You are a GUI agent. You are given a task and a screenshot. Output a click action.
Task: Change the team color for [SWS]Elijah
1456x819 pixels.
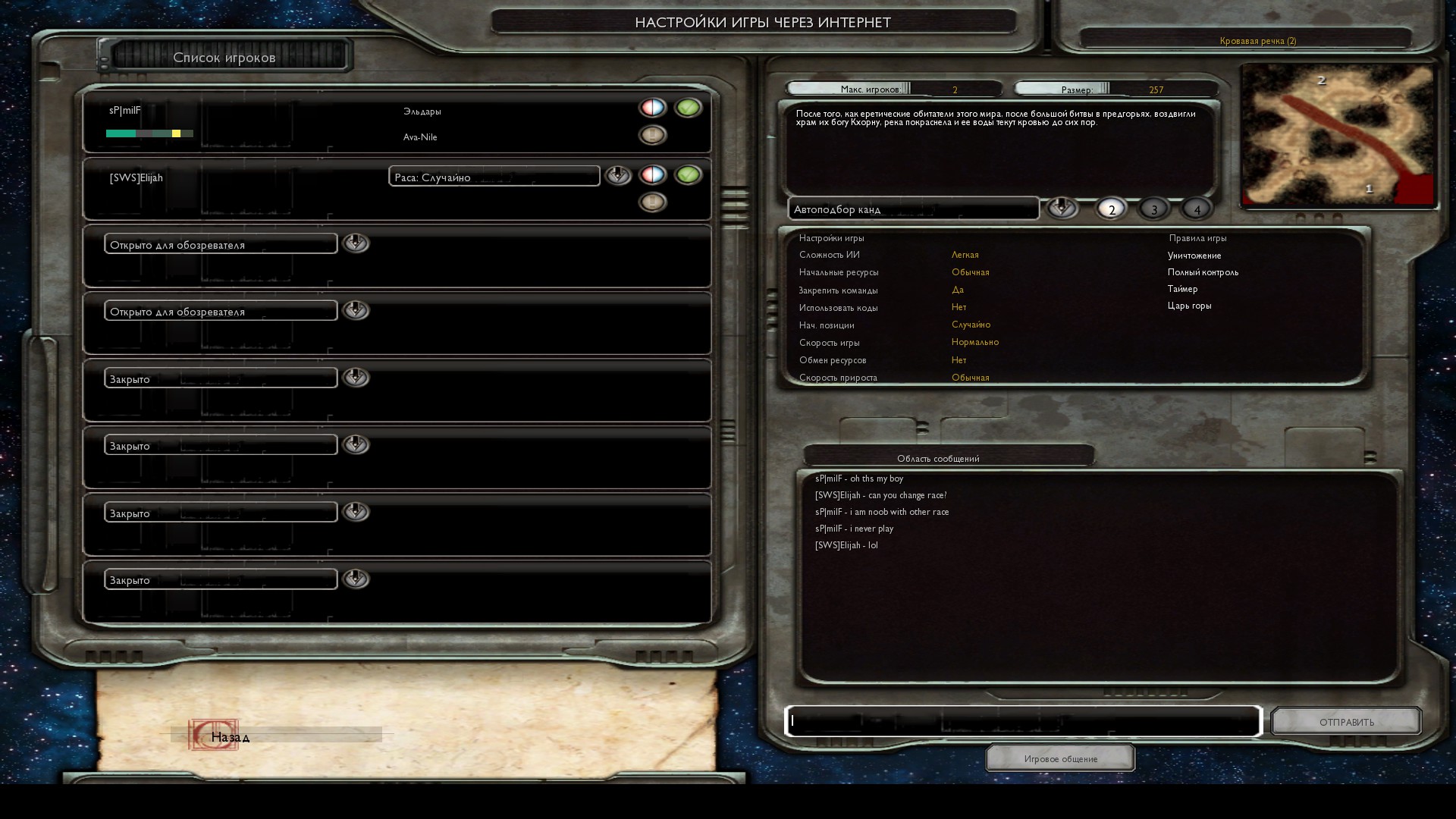[x=652, y=175]
